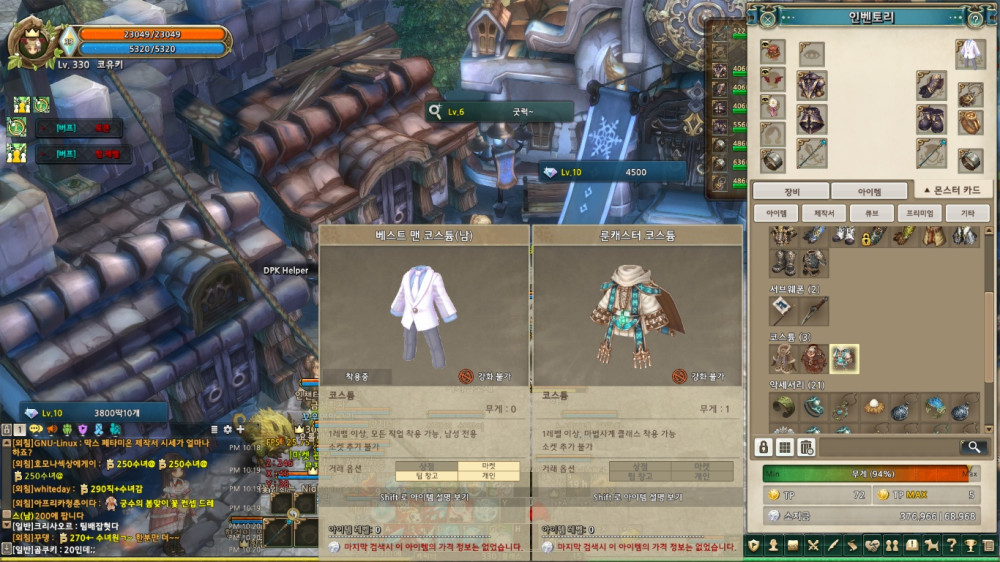Close the inventory window with the X button
The width and height of the screenshot is (1000, 562).
click(x=768, y=17)
